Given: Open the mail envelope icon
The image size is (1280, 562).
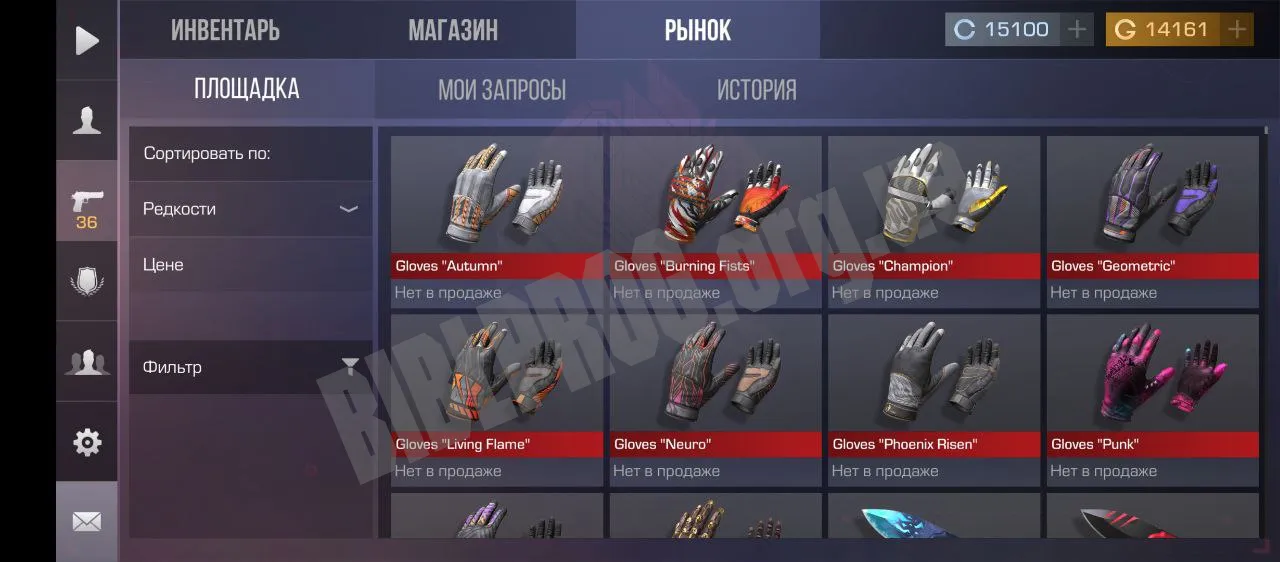Looking at the screenshot, I should (x=87, y=521).
